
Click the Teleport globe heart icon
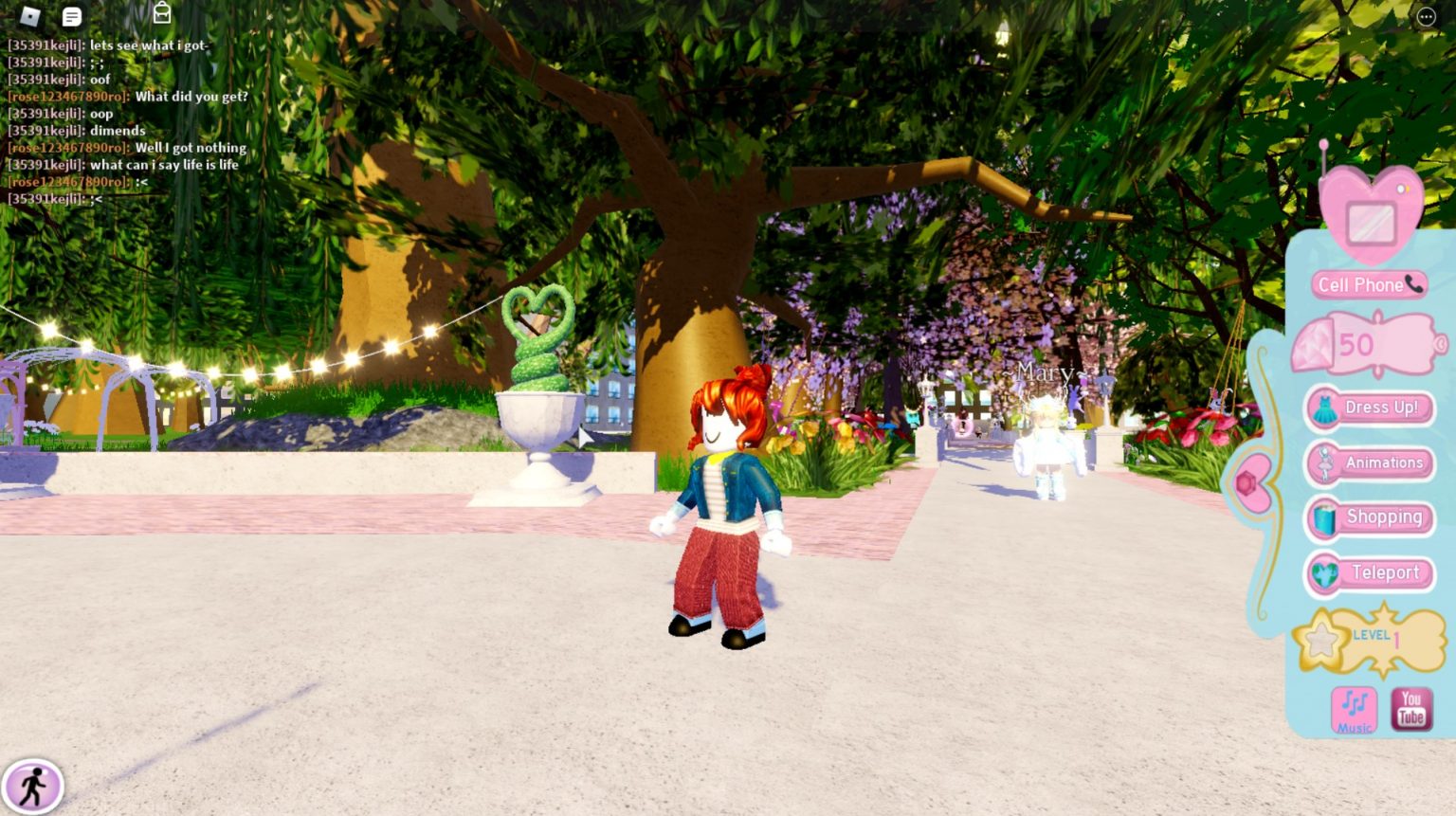(x=1324, y=572)
